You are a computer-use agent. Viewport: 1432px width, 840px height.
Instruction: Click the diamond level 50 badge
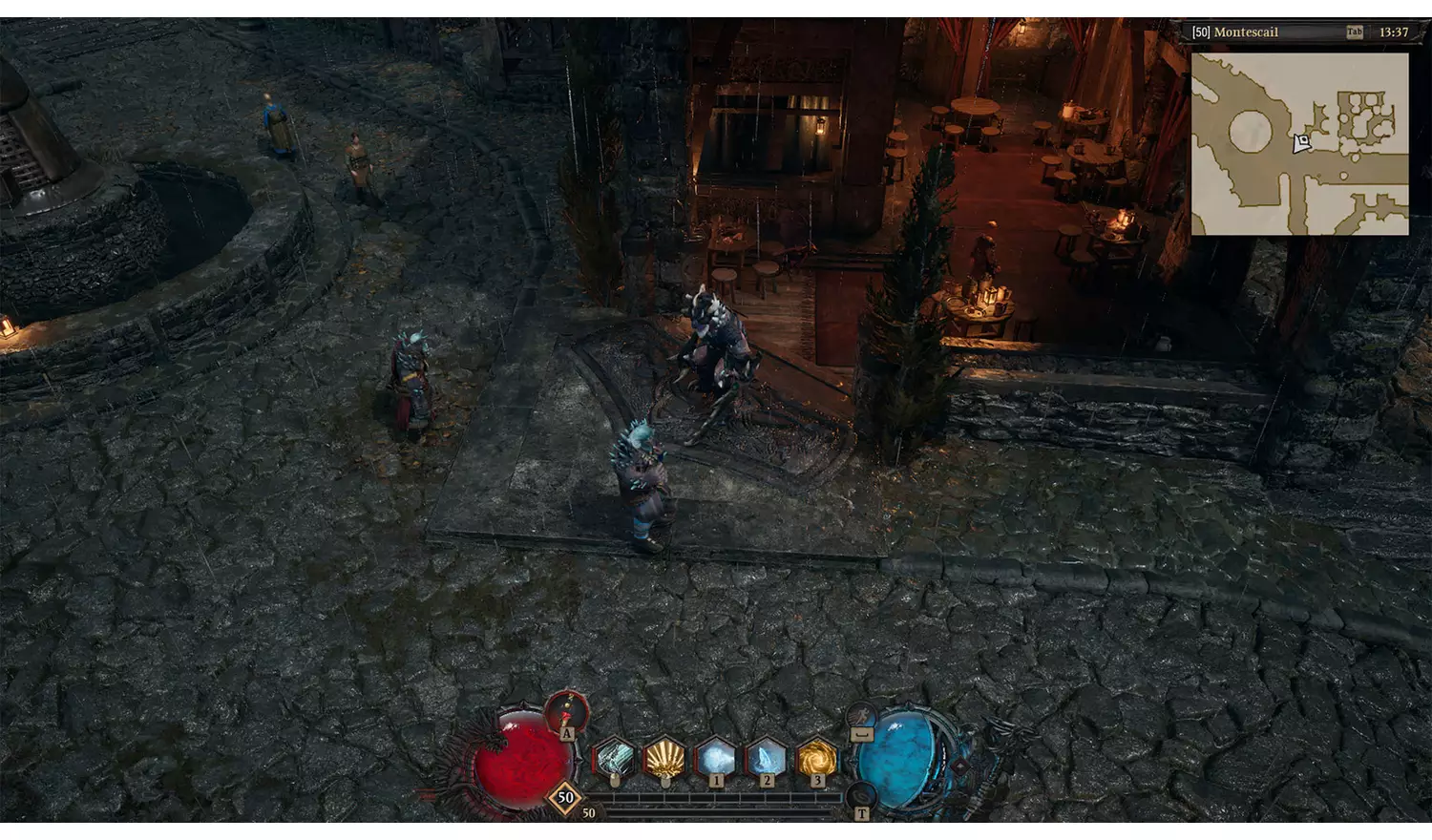coord(566,797)
